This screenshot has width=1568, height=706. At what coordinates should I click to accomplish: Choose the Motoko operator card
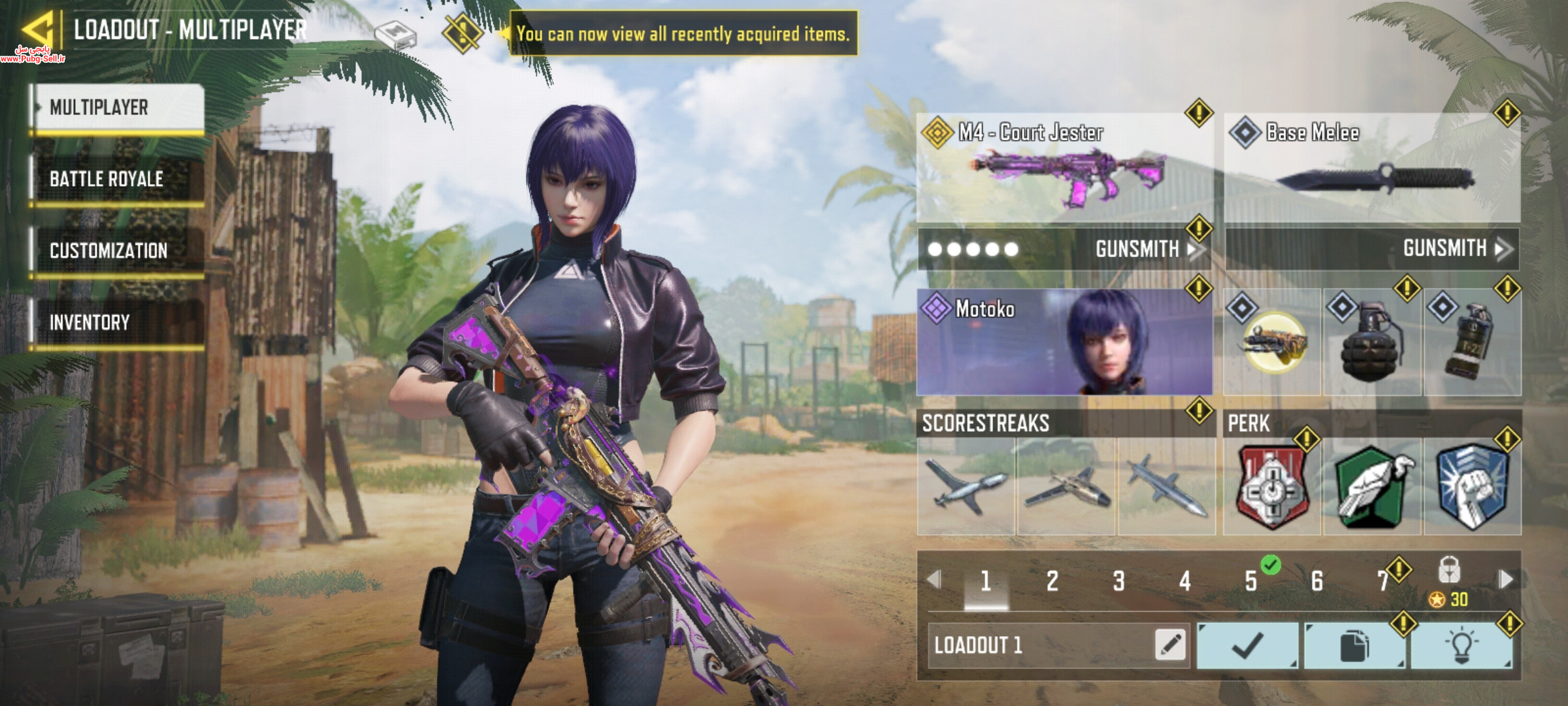1064,342
